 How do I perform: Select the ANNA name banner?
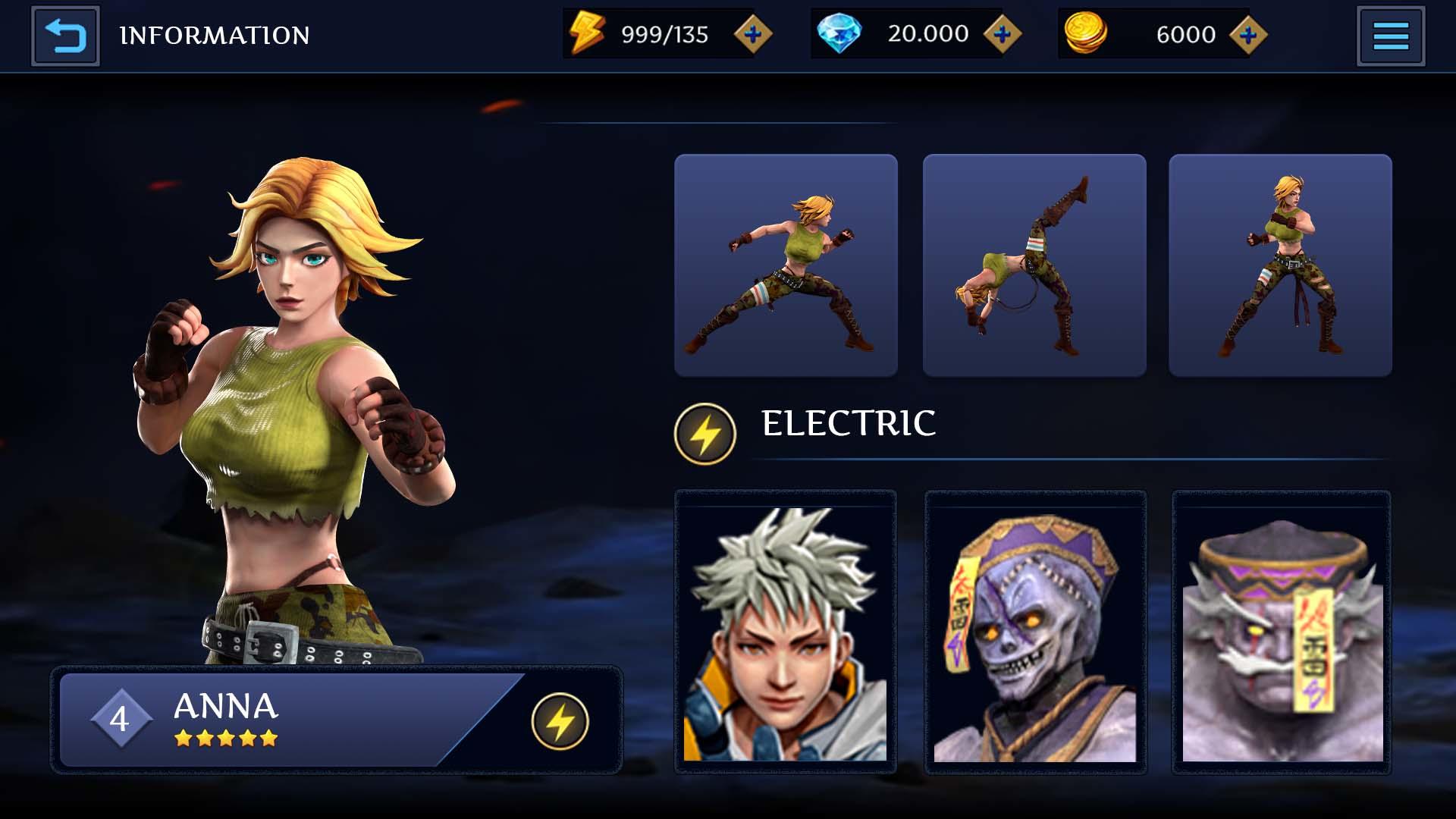(225, 708)
